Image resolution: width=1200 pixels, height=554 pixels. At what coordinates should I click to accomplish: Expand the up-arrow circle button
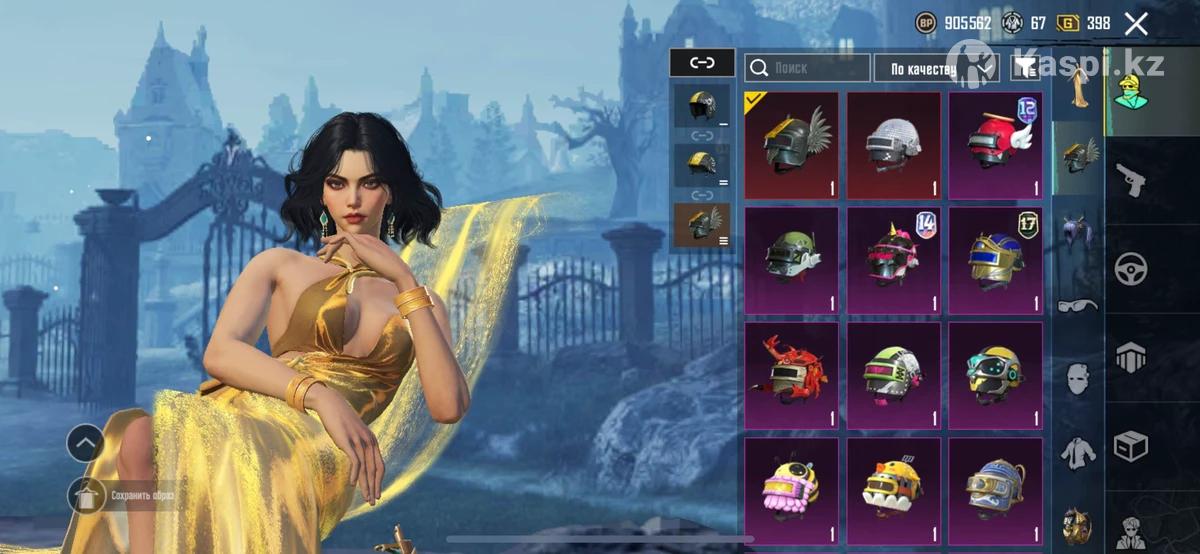pos(85,443)
